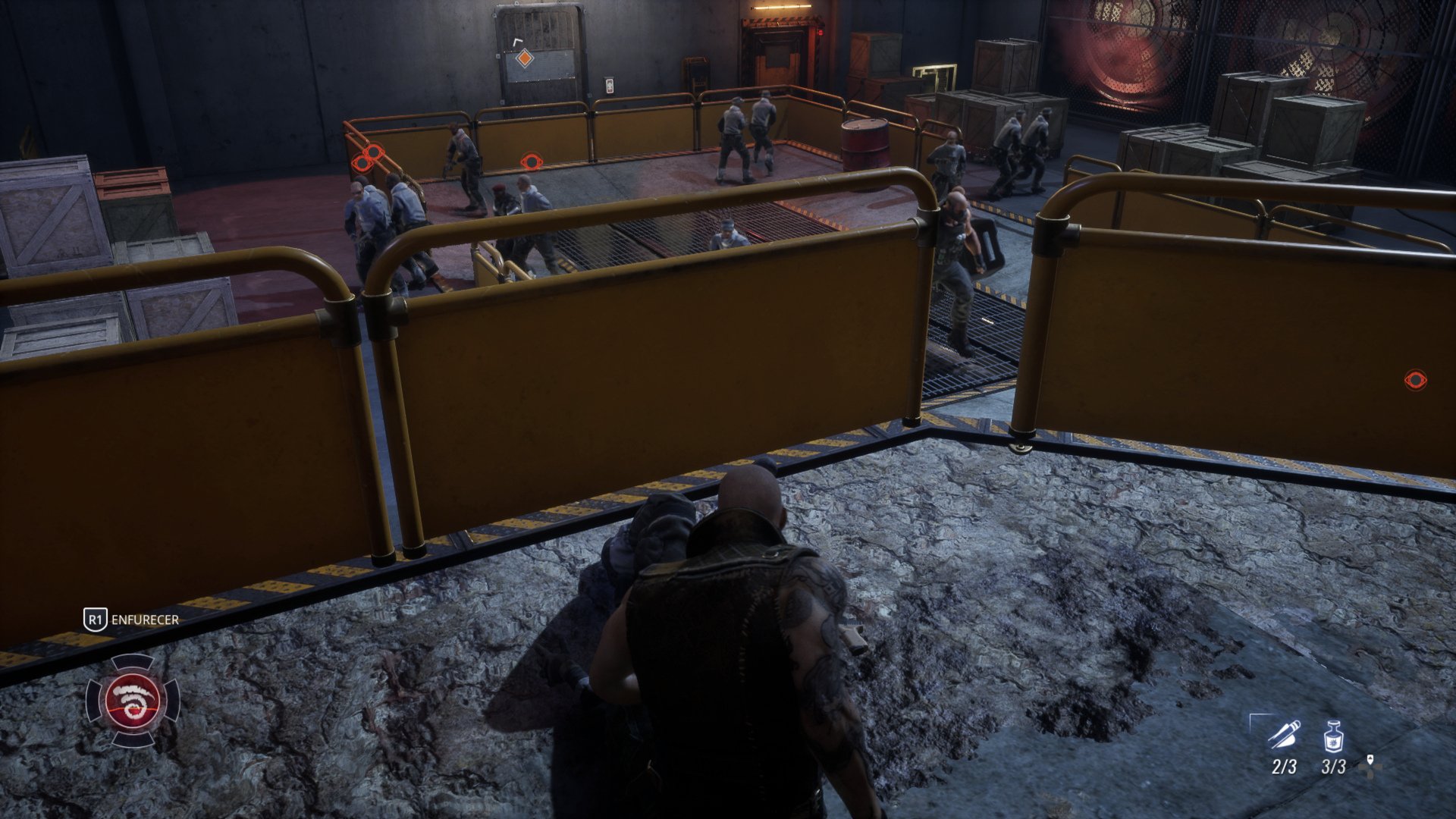Click the small white compass arrow at top center
The height and width of the screenshot is (819, 1456).
point(516,41)
